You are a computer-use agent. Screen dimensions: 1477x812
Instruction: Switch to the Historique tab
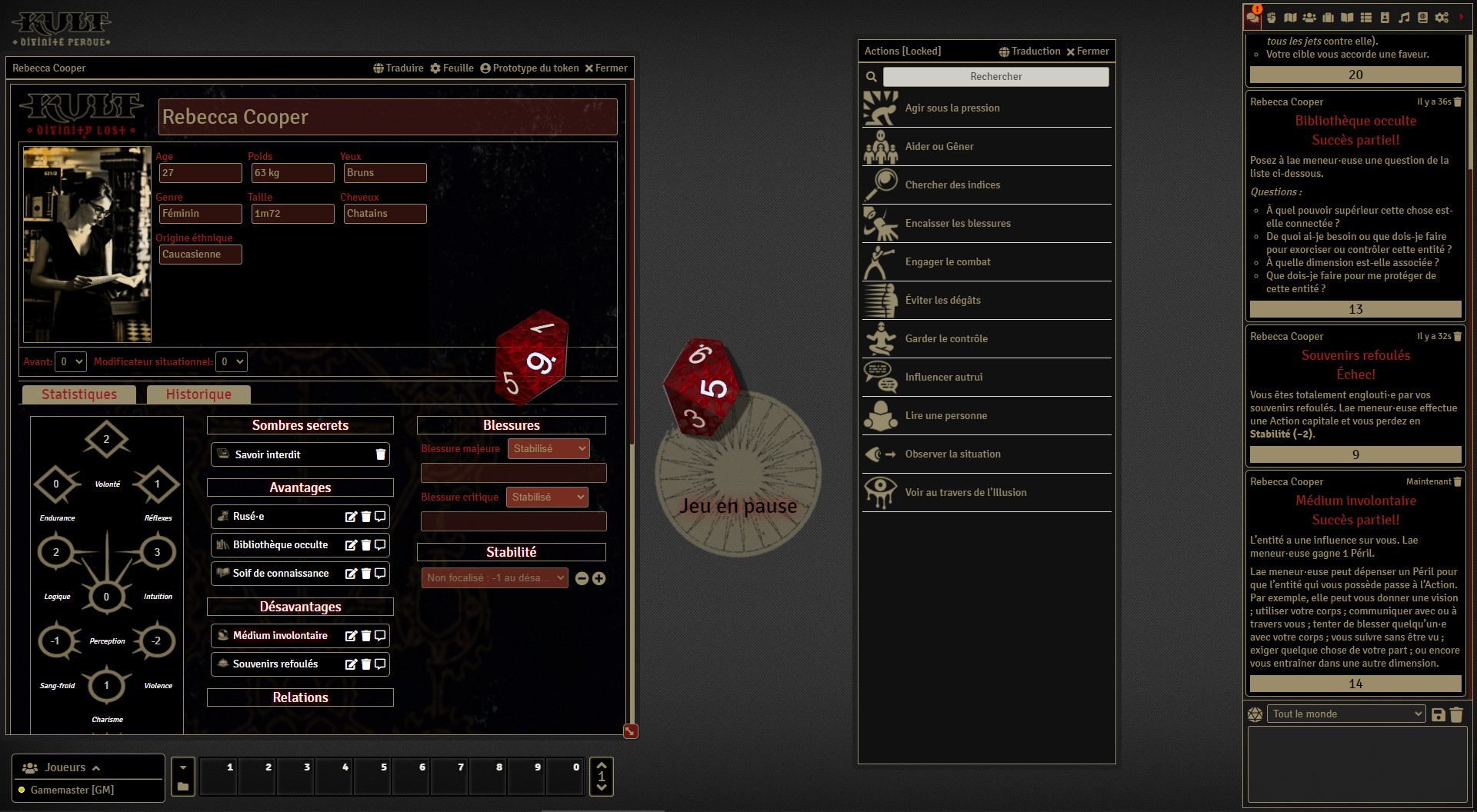tap(198, 394)
